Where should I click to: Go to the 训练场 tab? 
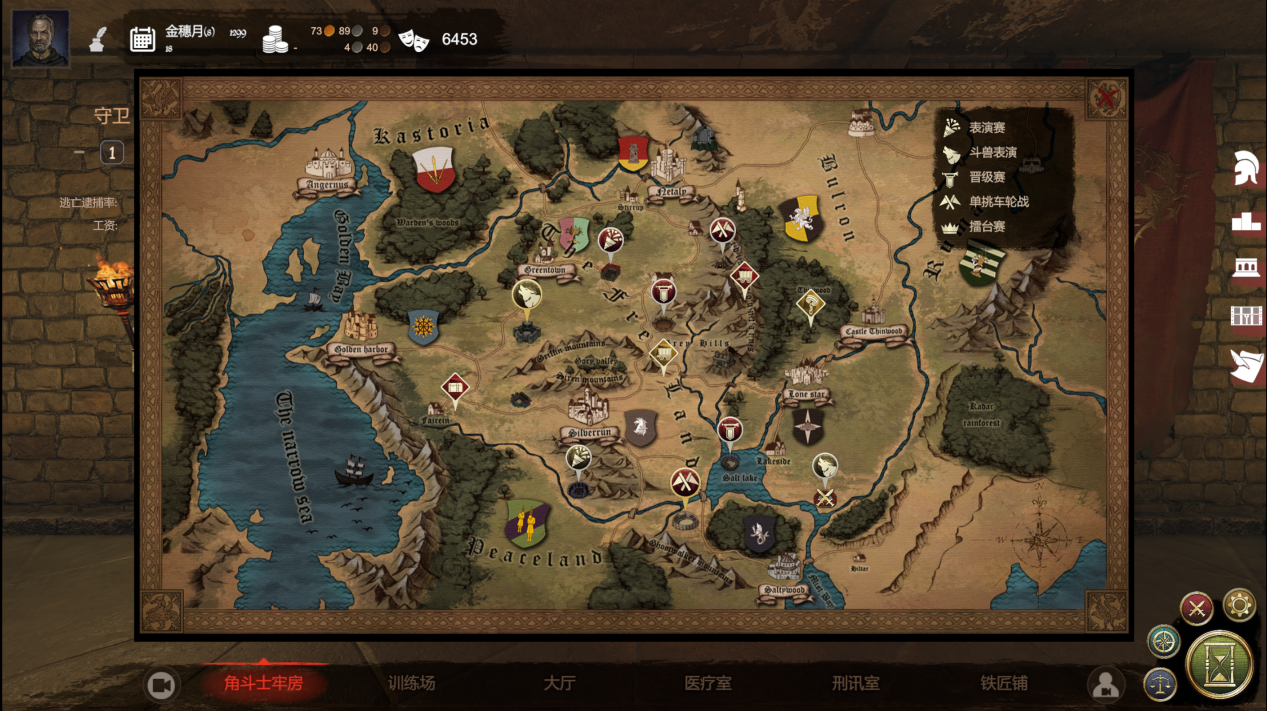(412, 684)
